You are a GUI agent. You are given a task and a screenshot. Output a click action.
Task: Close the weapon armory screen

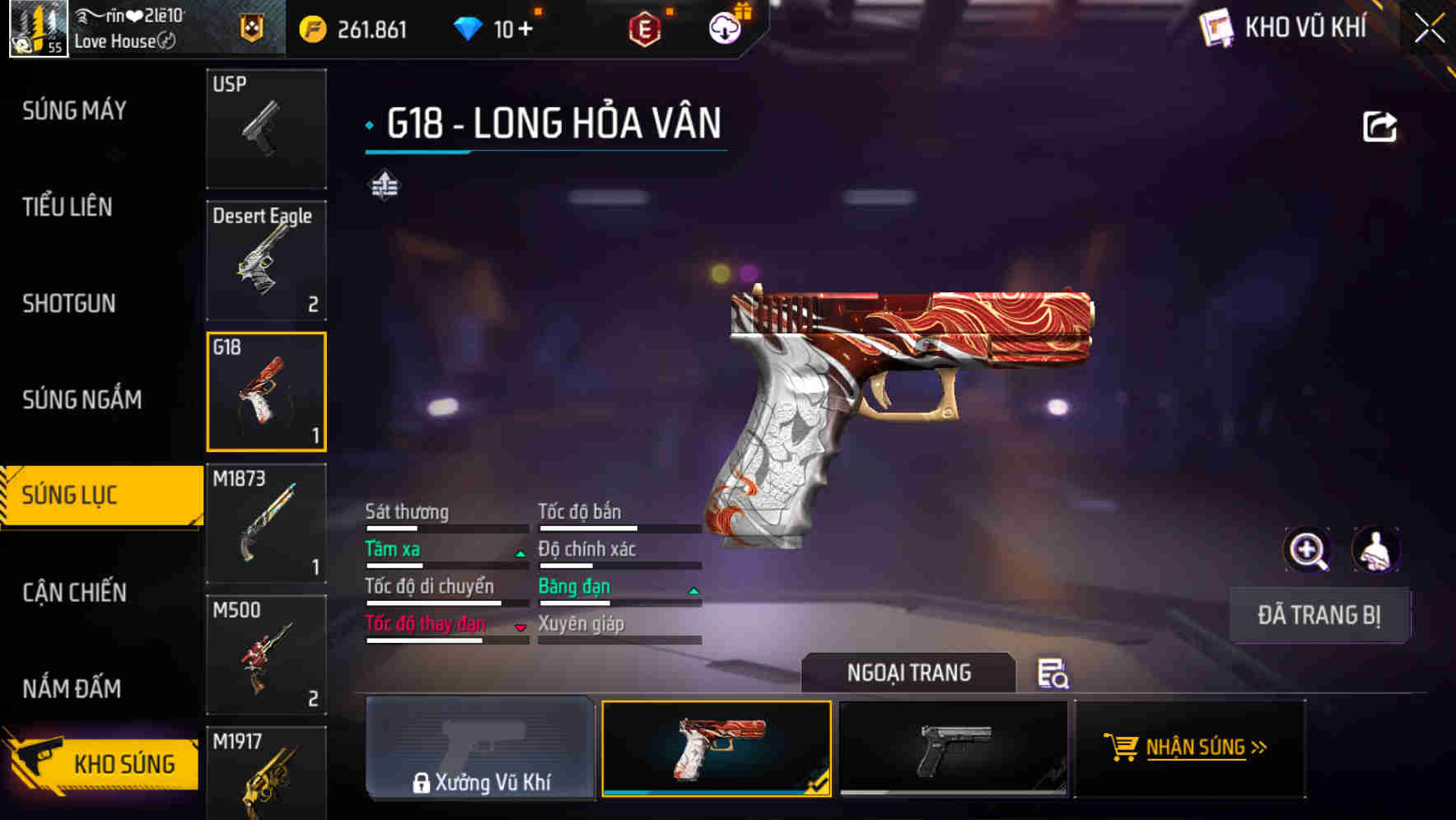point(1430,29)
